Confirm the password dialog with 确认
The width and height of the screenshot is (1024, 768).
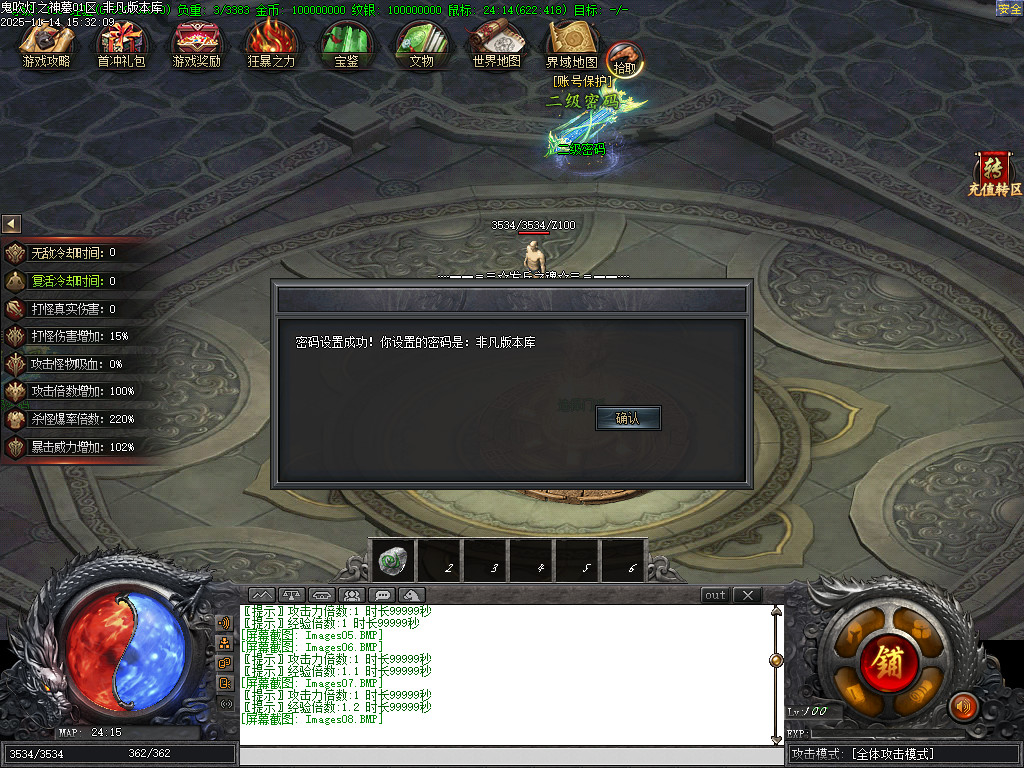coord(628,418)
